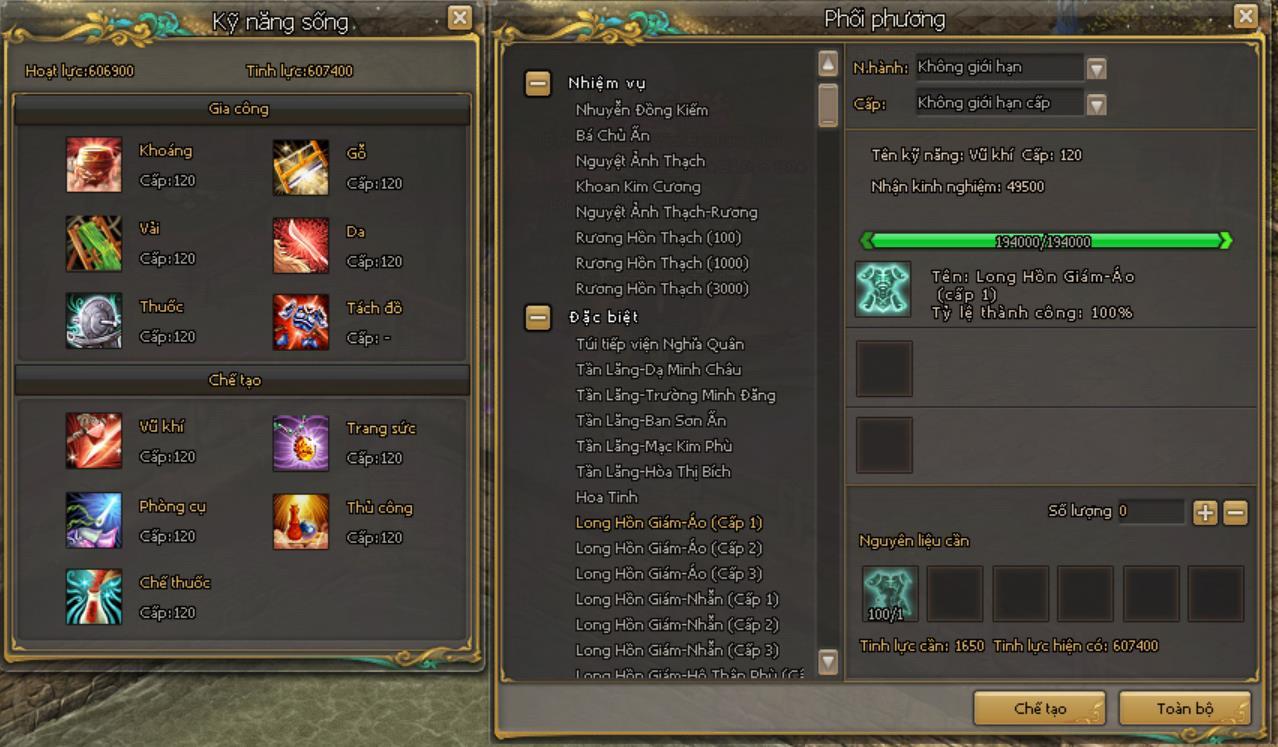Open the N.hành filter dropdown
This screenshot has width=1278, height=747.
[1096, 69]
